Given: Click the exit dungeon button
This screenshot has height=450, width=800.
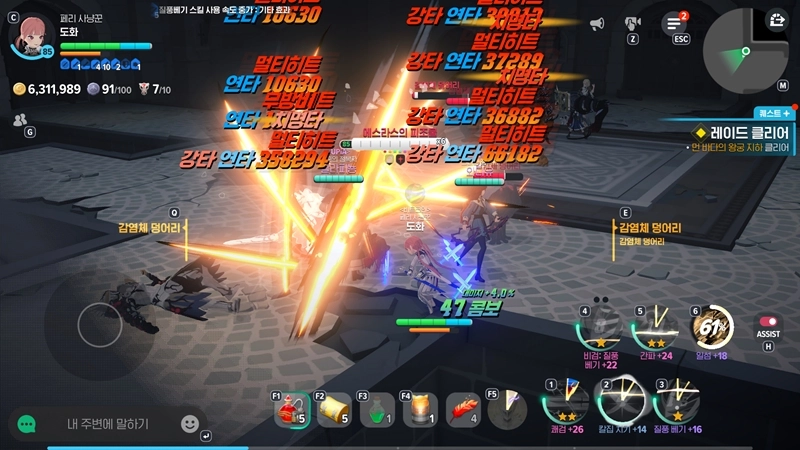Looking at the screenshot, I should pos(777,19).
